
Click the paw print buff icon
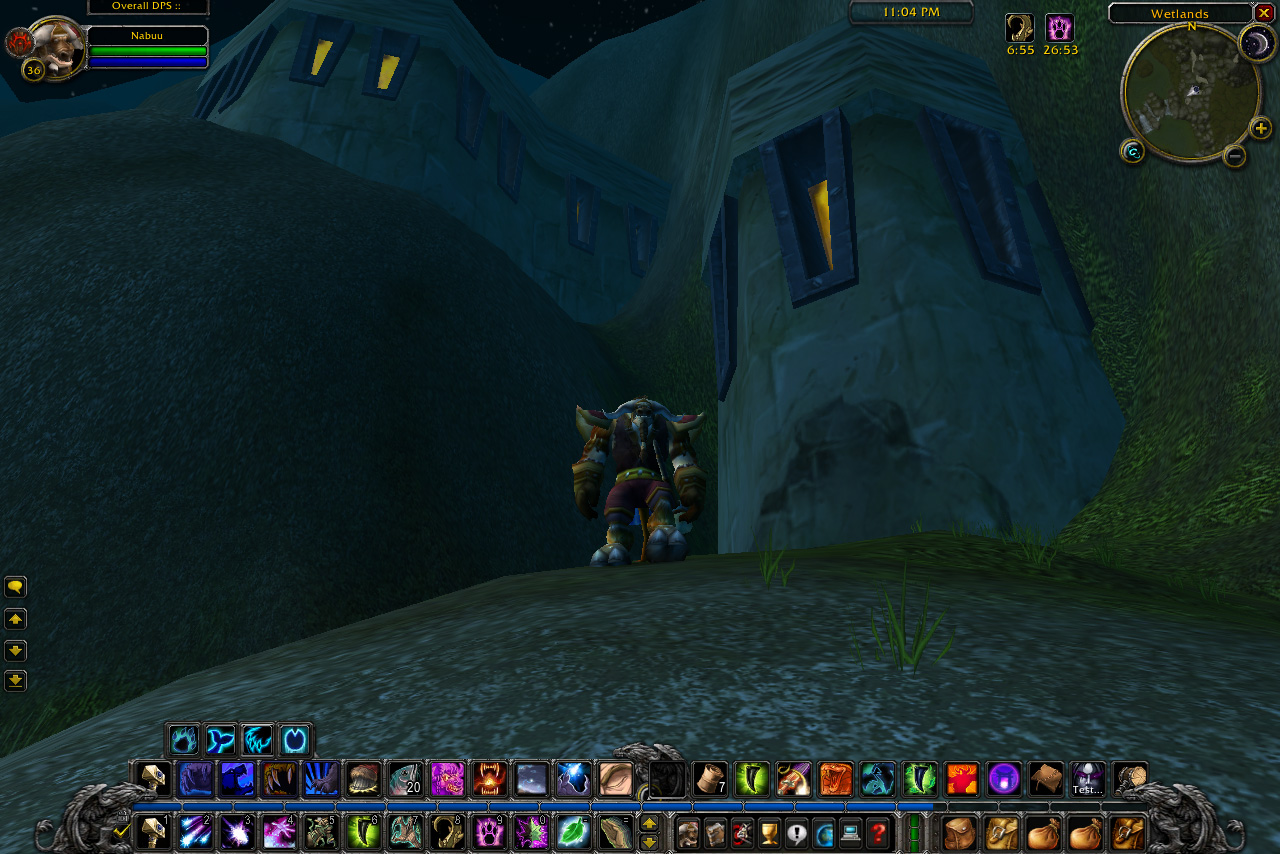coord(1059,28)
